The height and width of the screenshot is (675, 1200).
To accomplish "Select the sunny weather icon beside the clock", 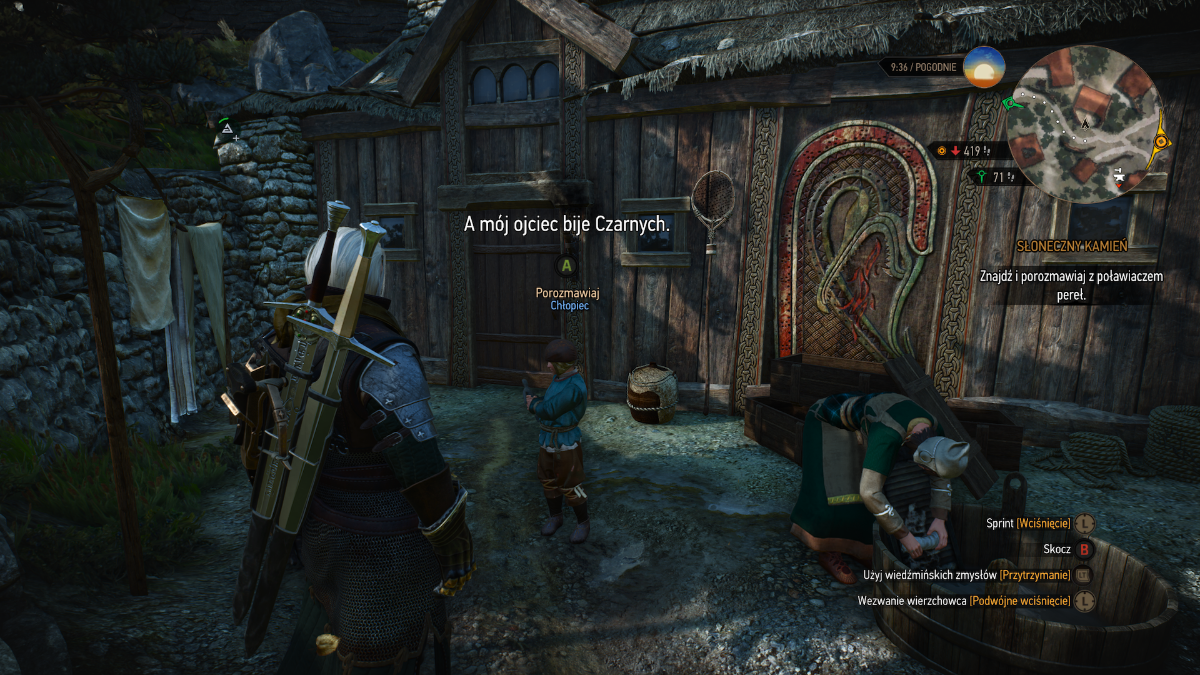I will tap(984, 67).
